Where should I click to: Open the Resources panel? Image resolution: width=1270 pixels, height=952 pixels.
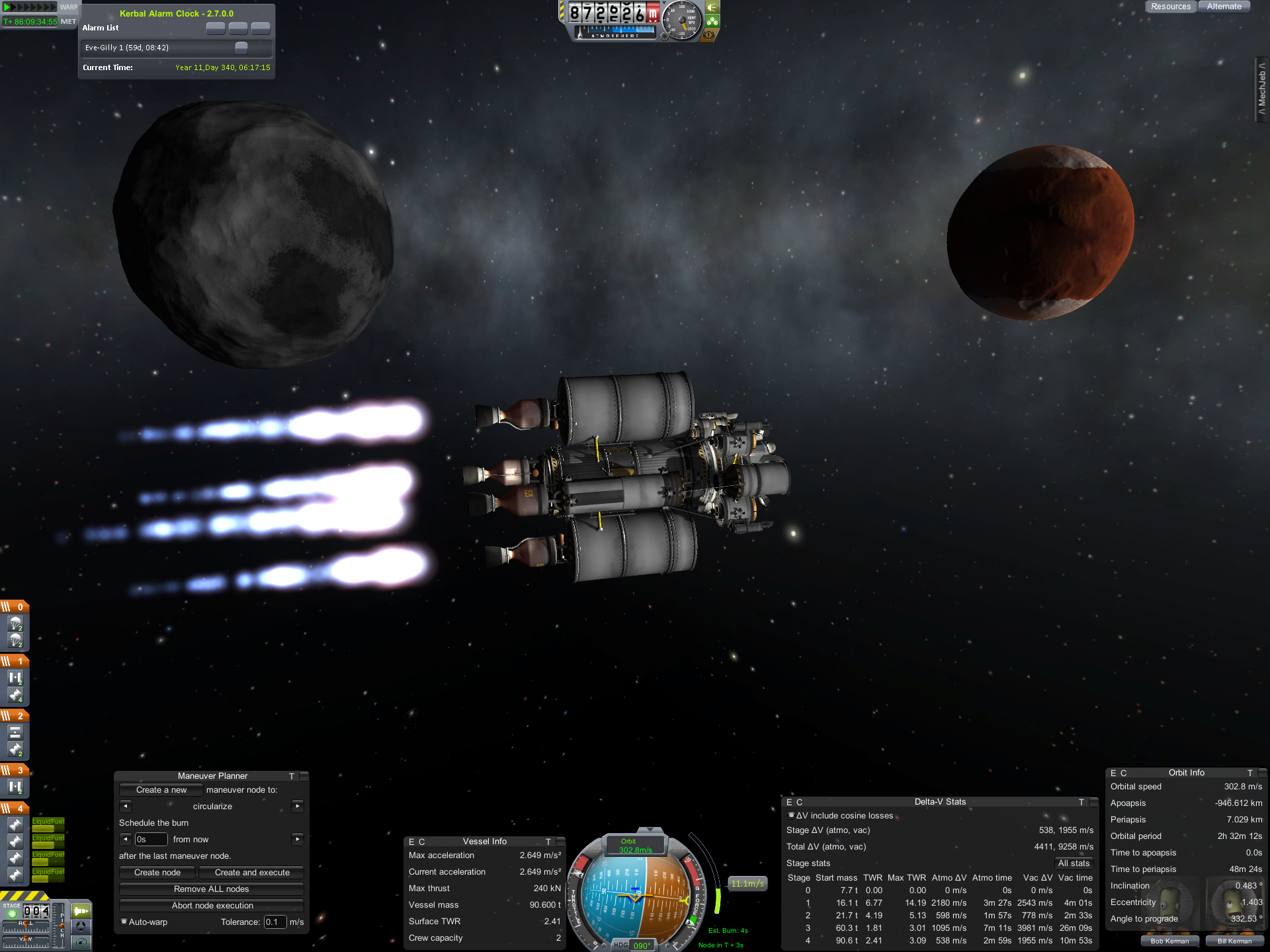click(1170, 7)
